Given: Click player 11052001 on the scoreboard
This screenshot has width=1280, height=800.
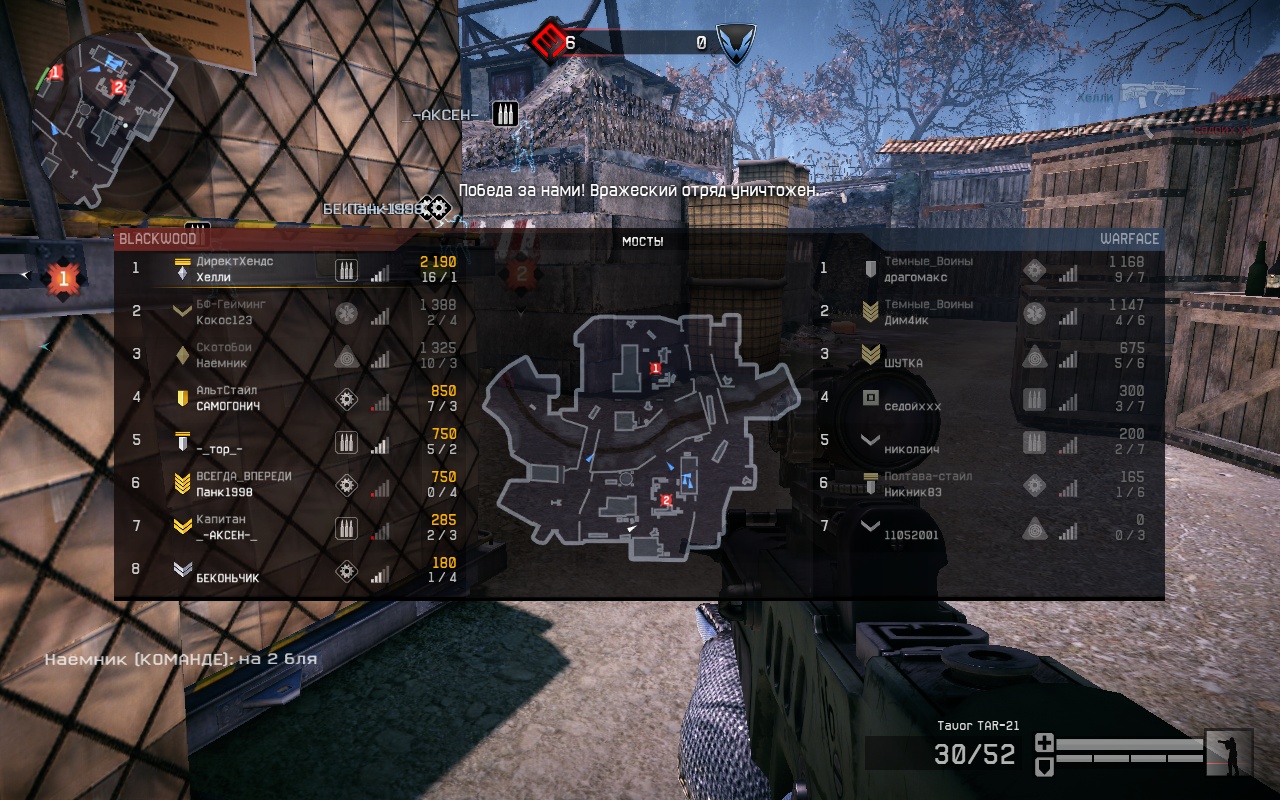Looking at the screenshot, I should point(911,535).
